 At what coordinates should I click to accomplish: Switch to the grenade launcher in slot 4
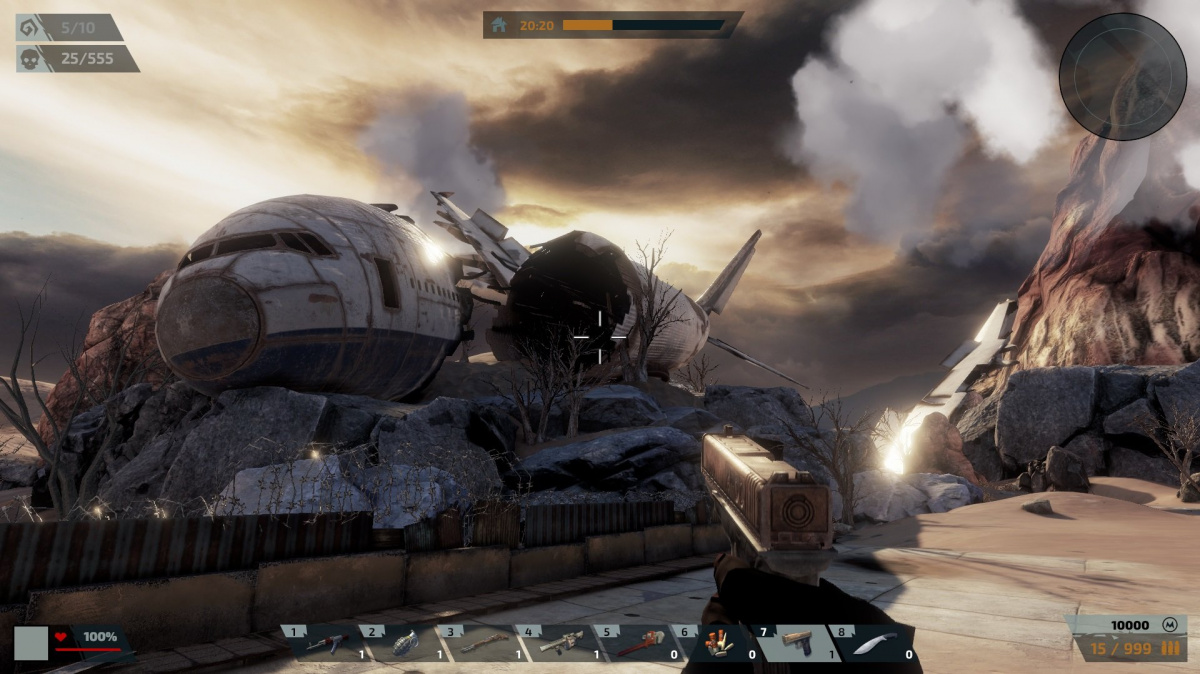tap(561, 643)
